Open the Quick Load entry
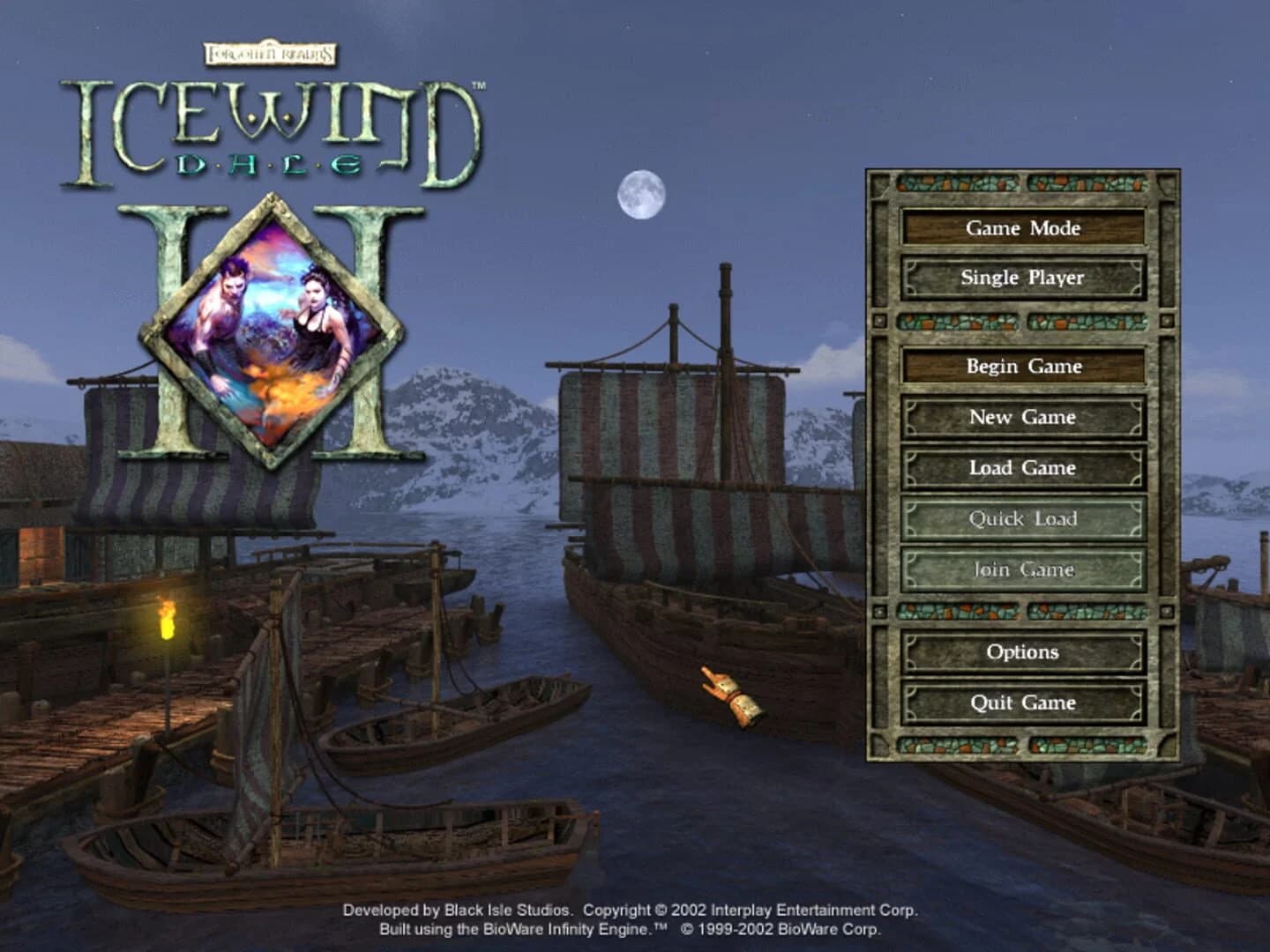 pos(1023,519)
